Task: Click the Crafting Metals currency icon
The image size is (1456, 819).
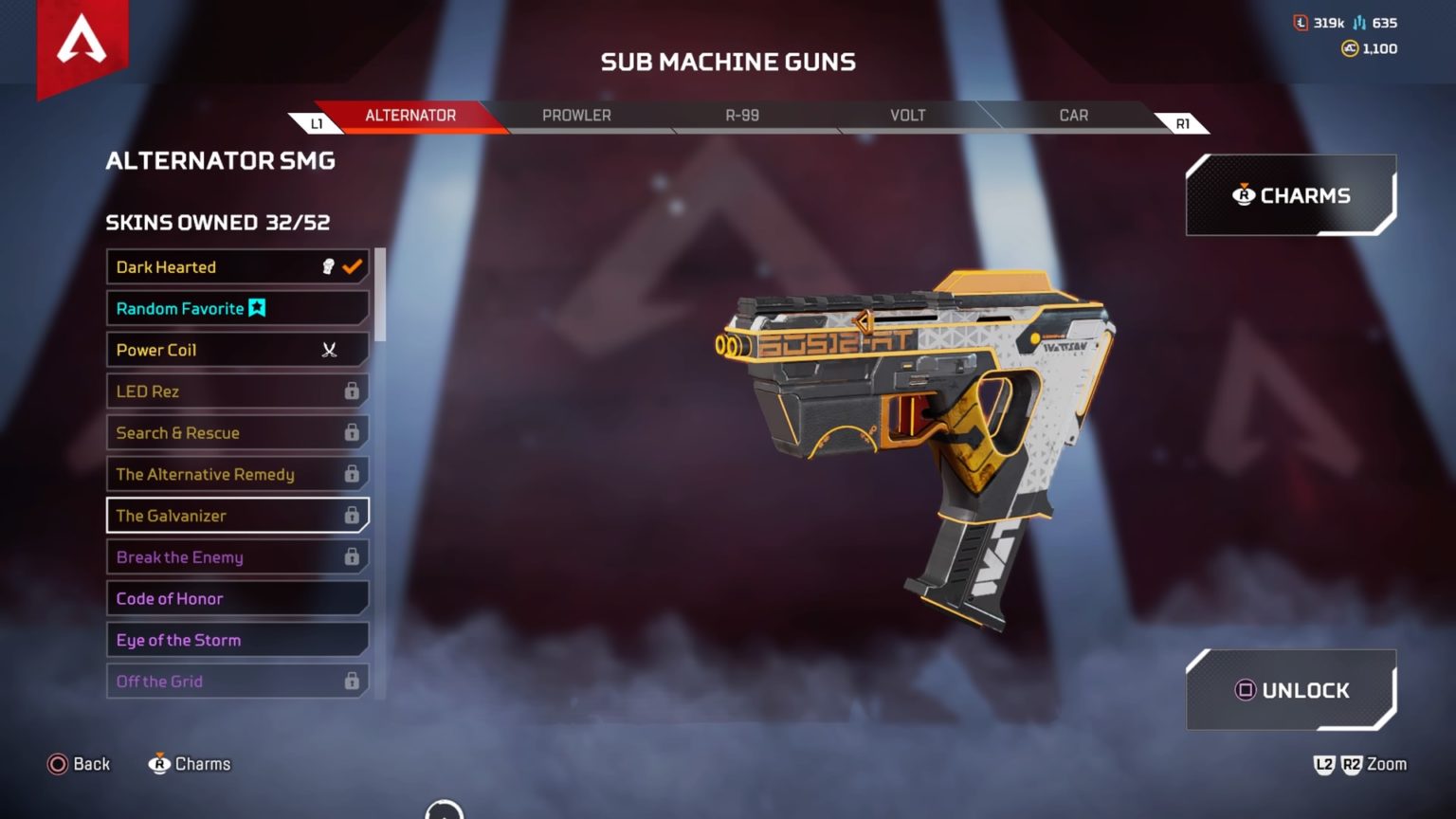Action: point(1359,23)
